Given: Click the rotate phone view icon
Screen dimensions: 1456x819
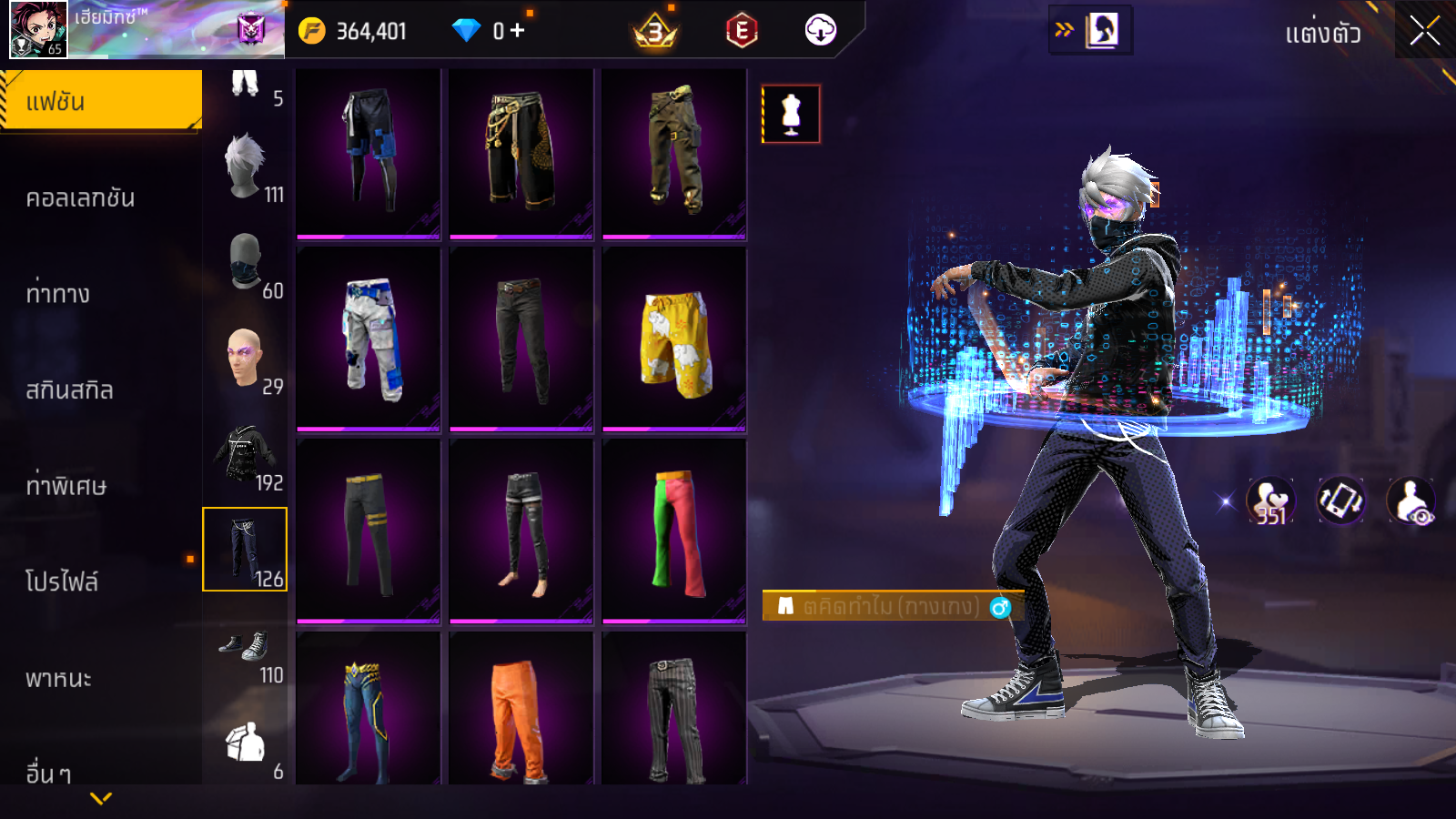Looking at the screenshot, I should pos(1340,500).
